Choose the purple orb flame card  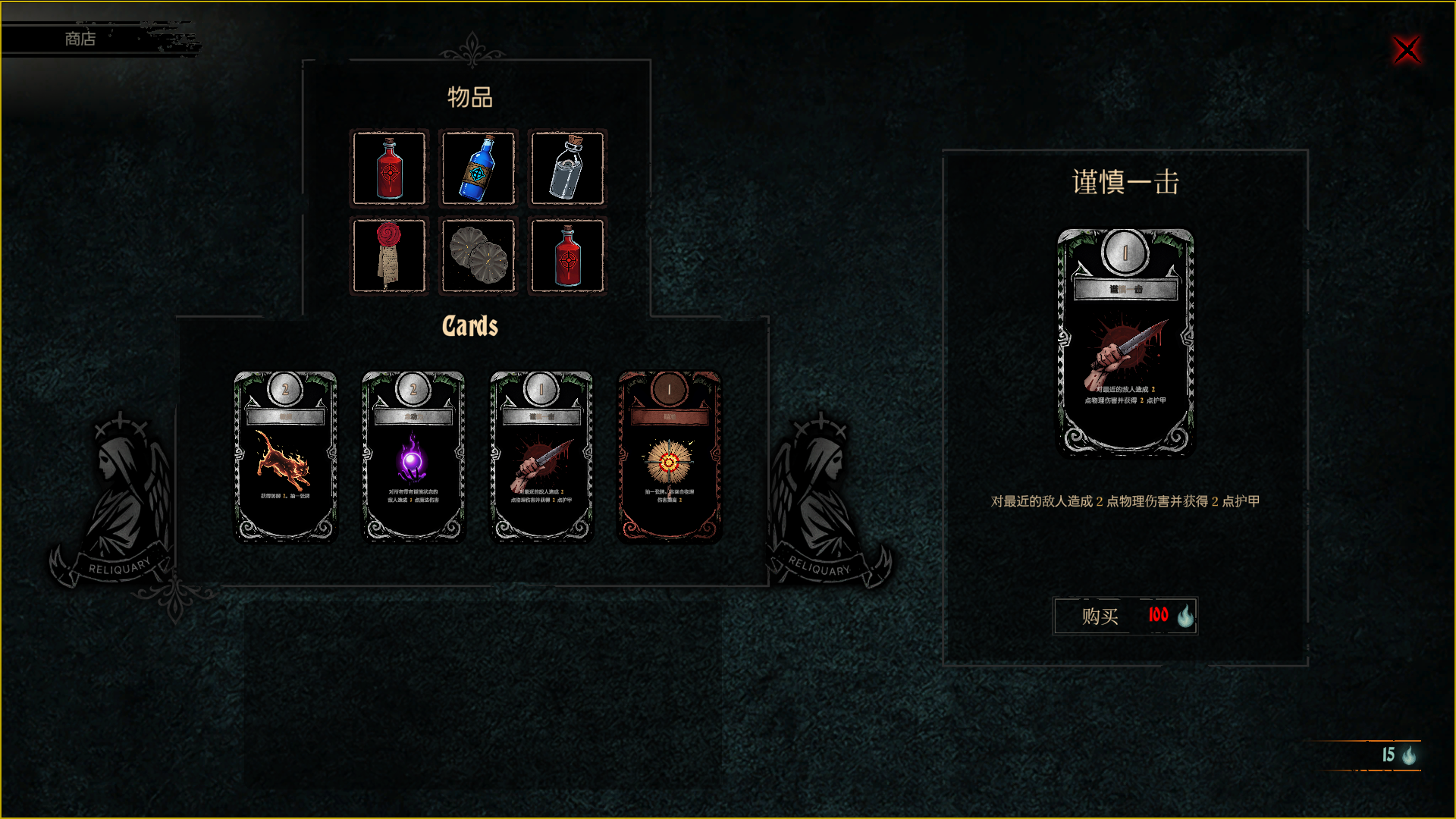click(413, 456)
